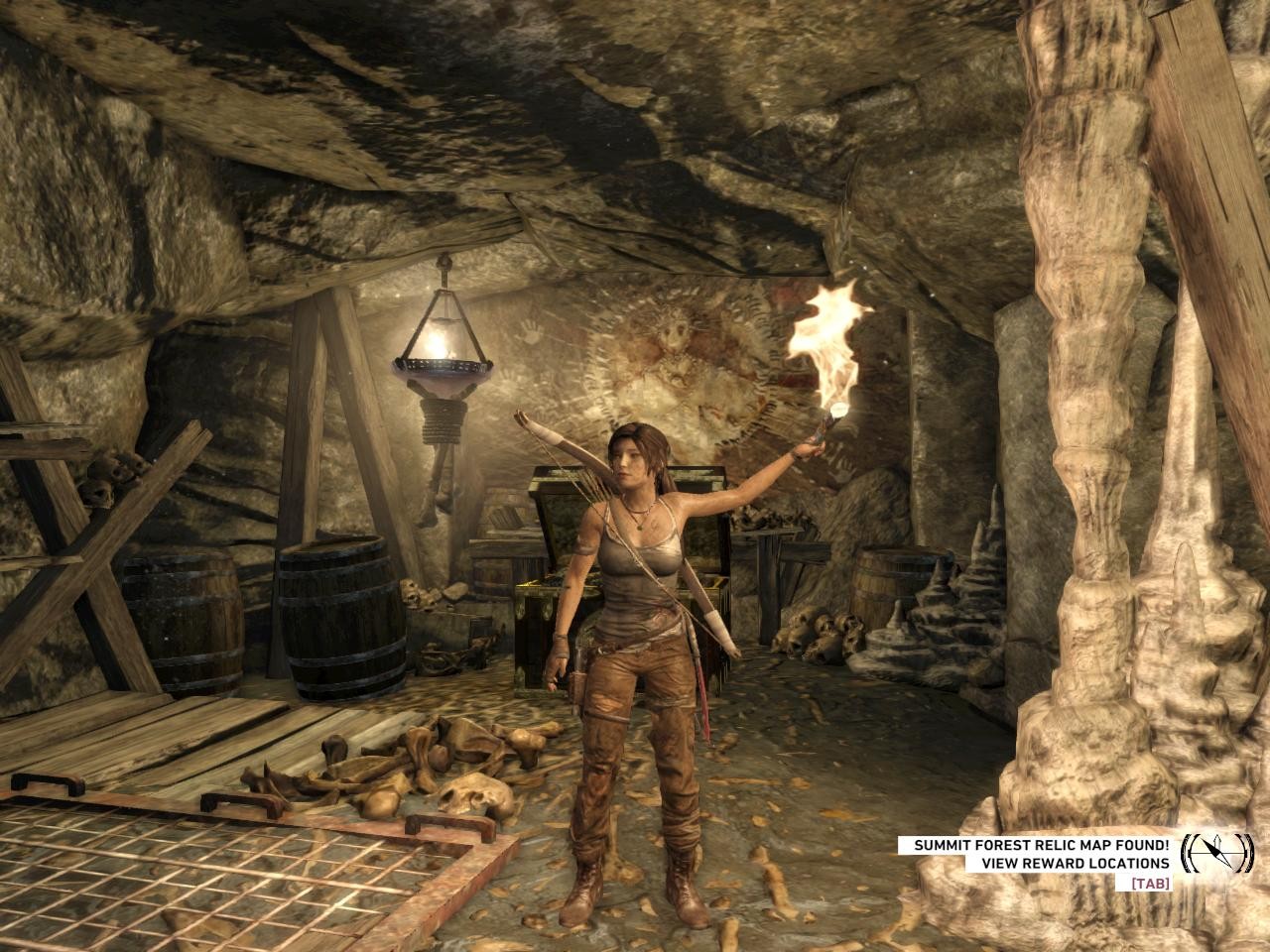Click the compass icon beside the relic map notification
Viewport: 1270px width, 952px height.
tap(1216, 852)
